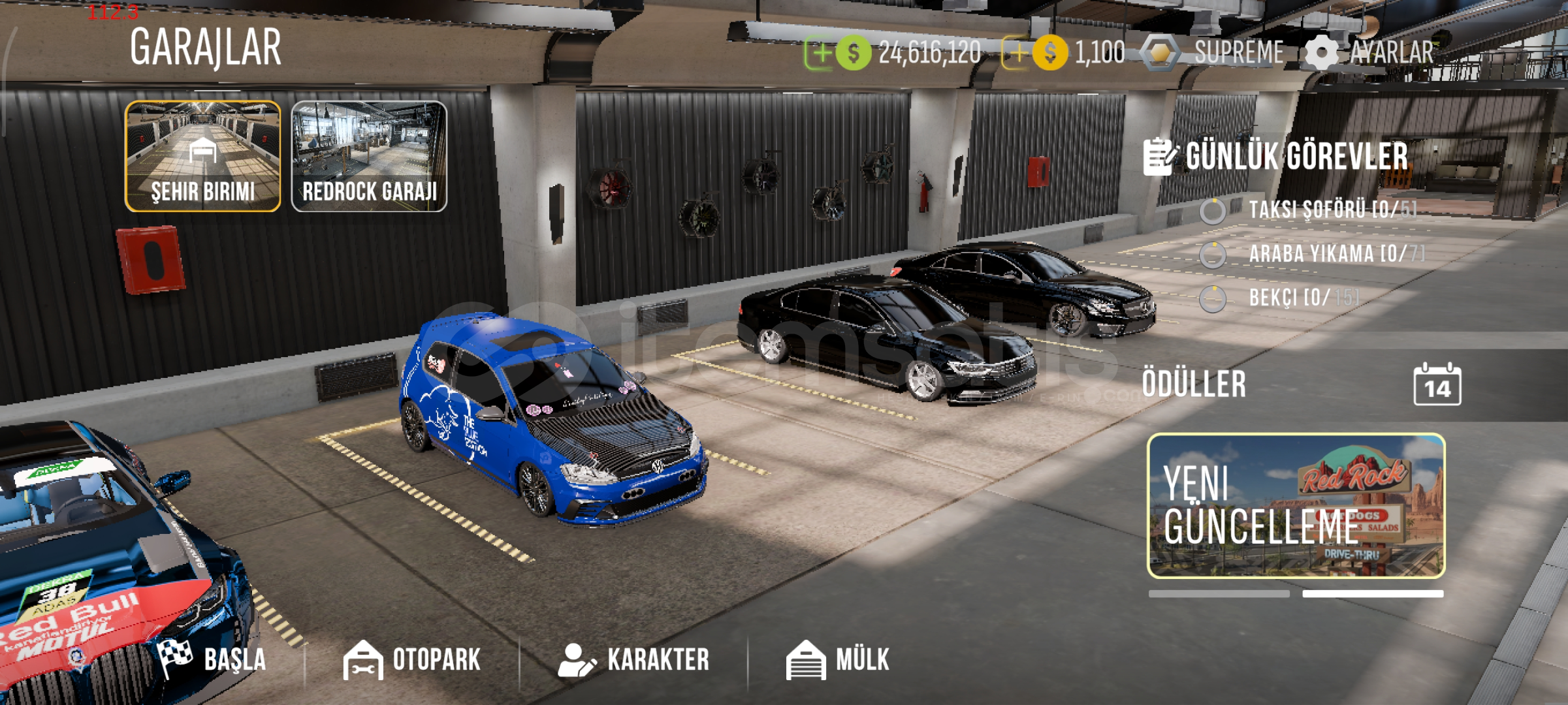This screenshot has width=1568, height=705.
Task: Open the Karakter menu
Action: coord(633,659)
